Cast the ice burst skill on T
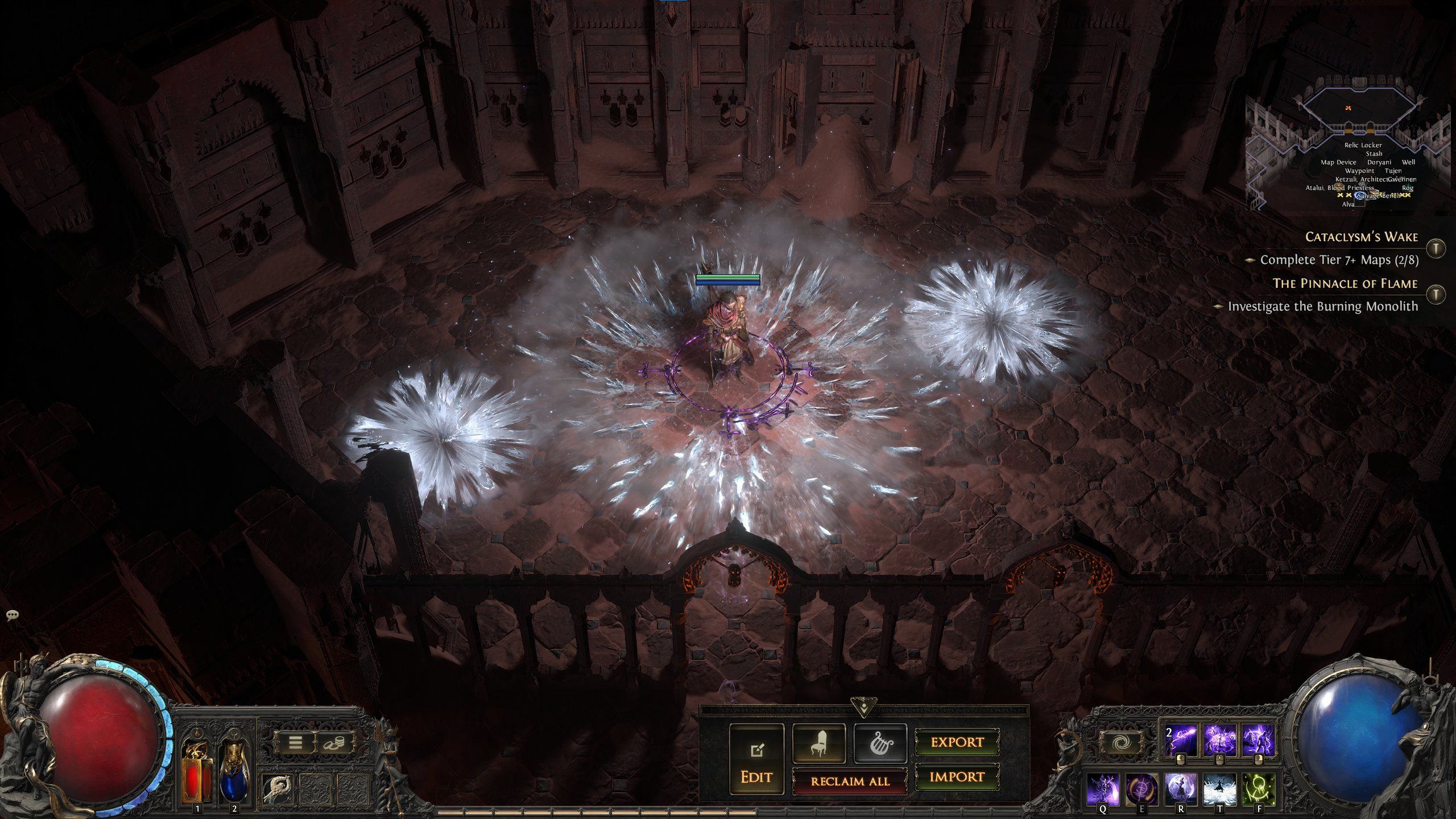This screenshot has height=819, width=1456. point(1219,789)
